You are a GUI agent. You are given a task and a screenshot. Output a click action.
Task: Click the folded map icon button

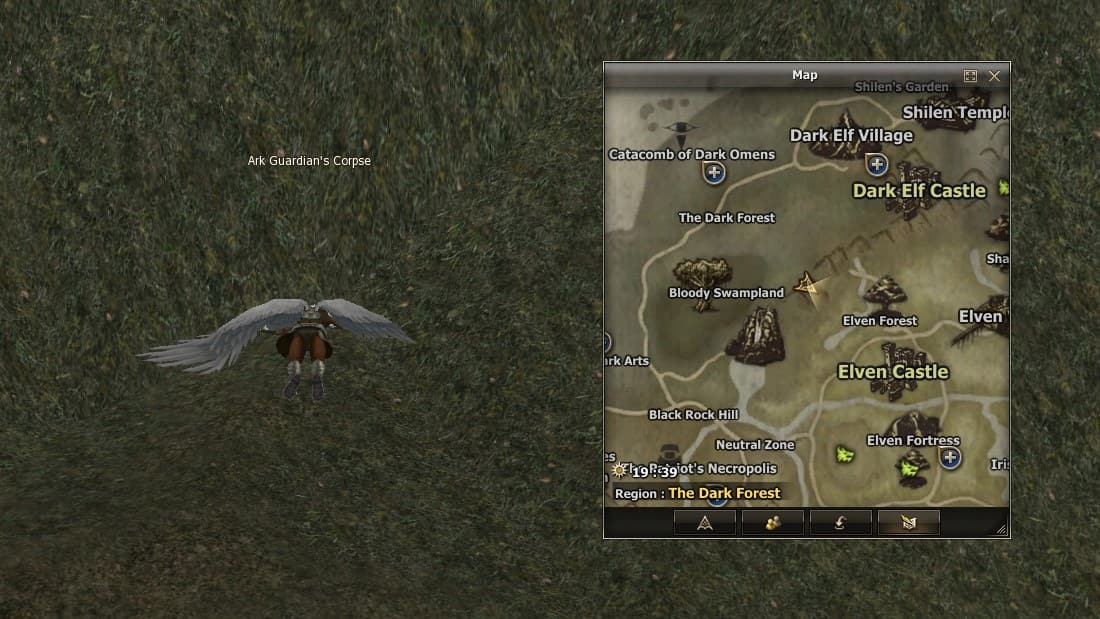coord(908,522)
